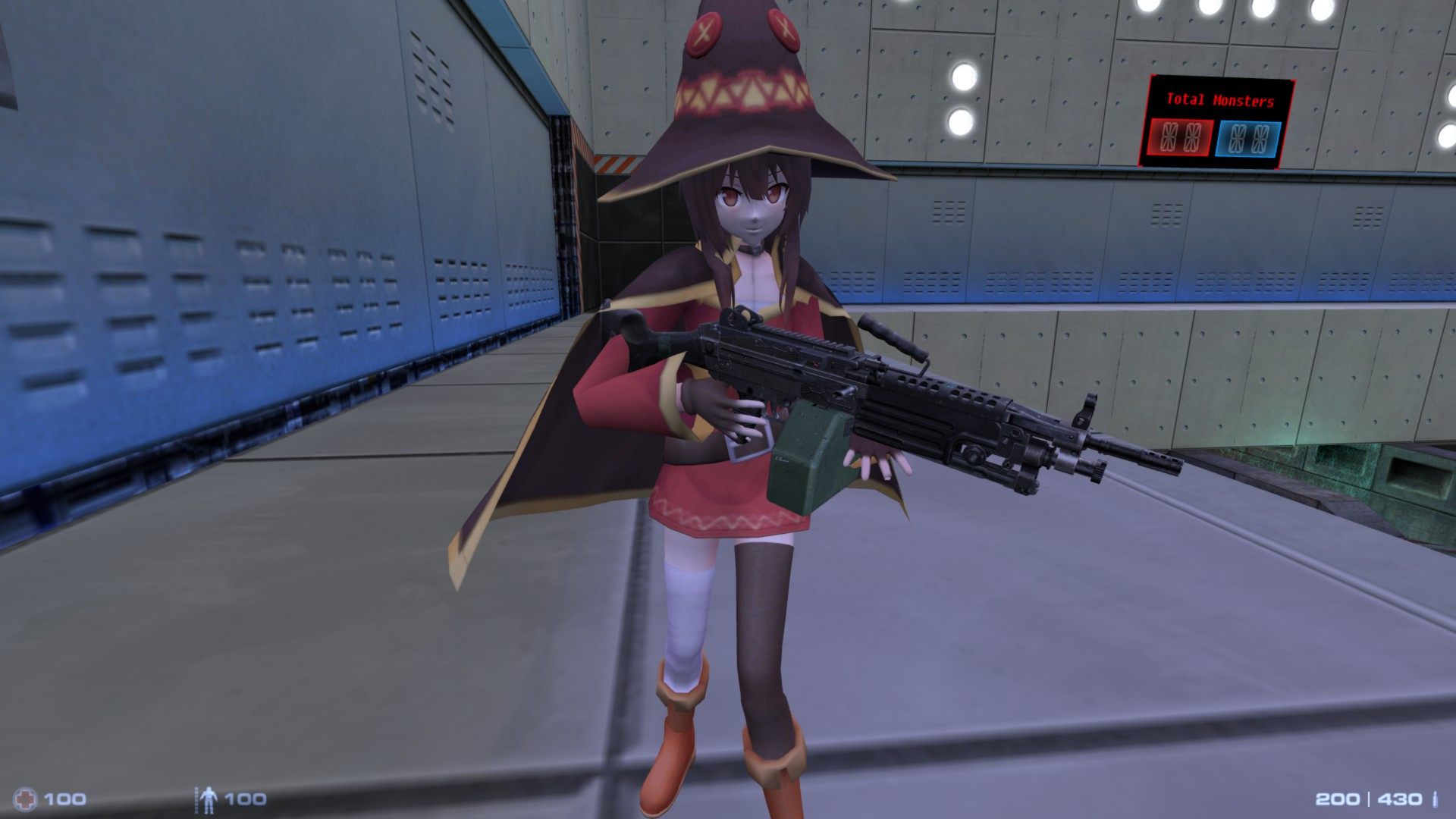
Task: Select the bullet ammo icon
Action: pos(1436,799)
